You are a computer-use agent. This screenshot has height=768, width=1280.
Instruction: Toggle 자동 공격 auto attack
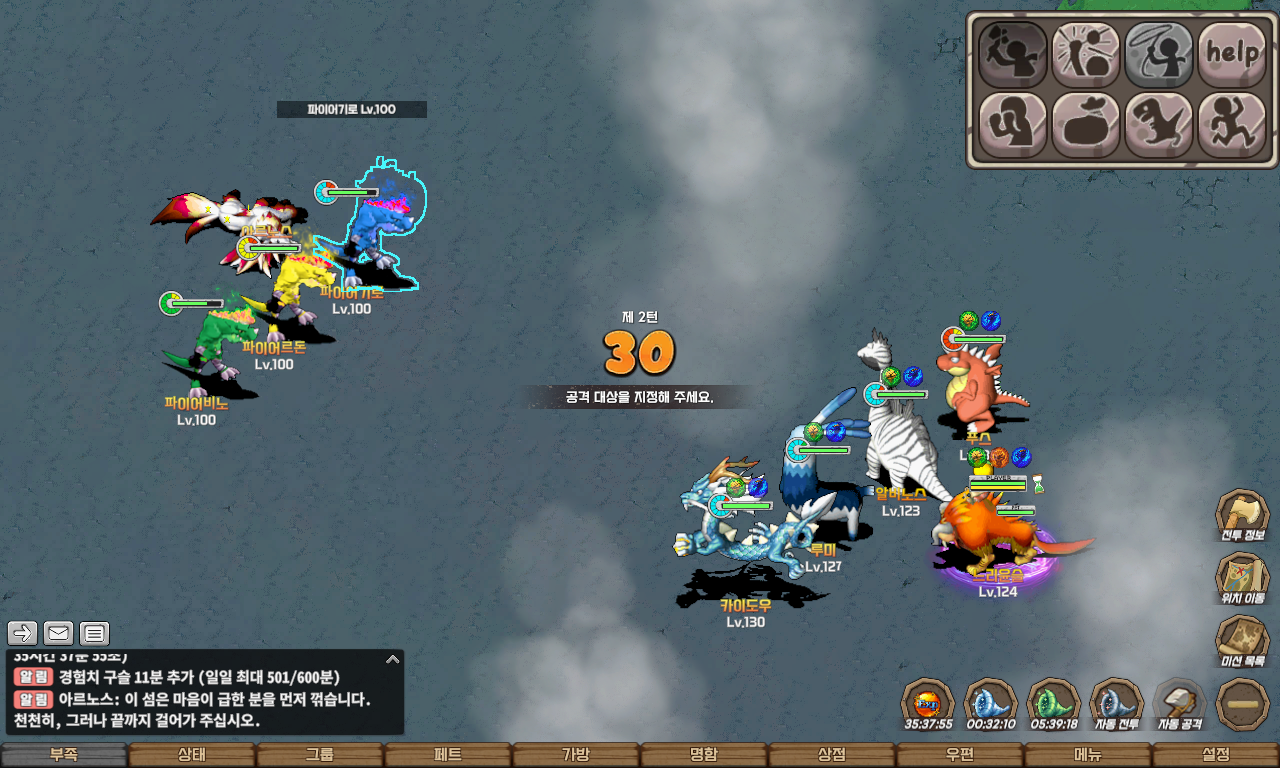1179,703
